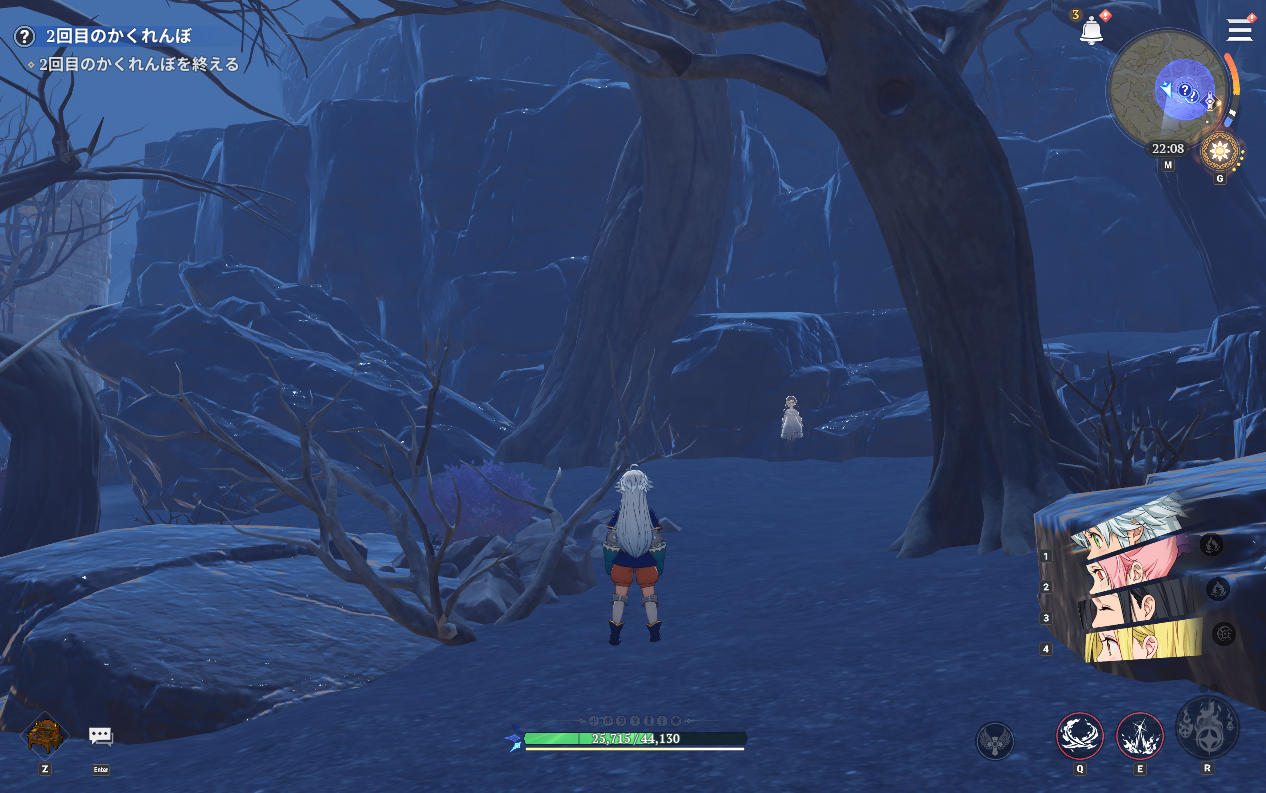Select the 2回目のかくれんぼ quest title
Screen dimensions: 1266x793
pos(118,36)
